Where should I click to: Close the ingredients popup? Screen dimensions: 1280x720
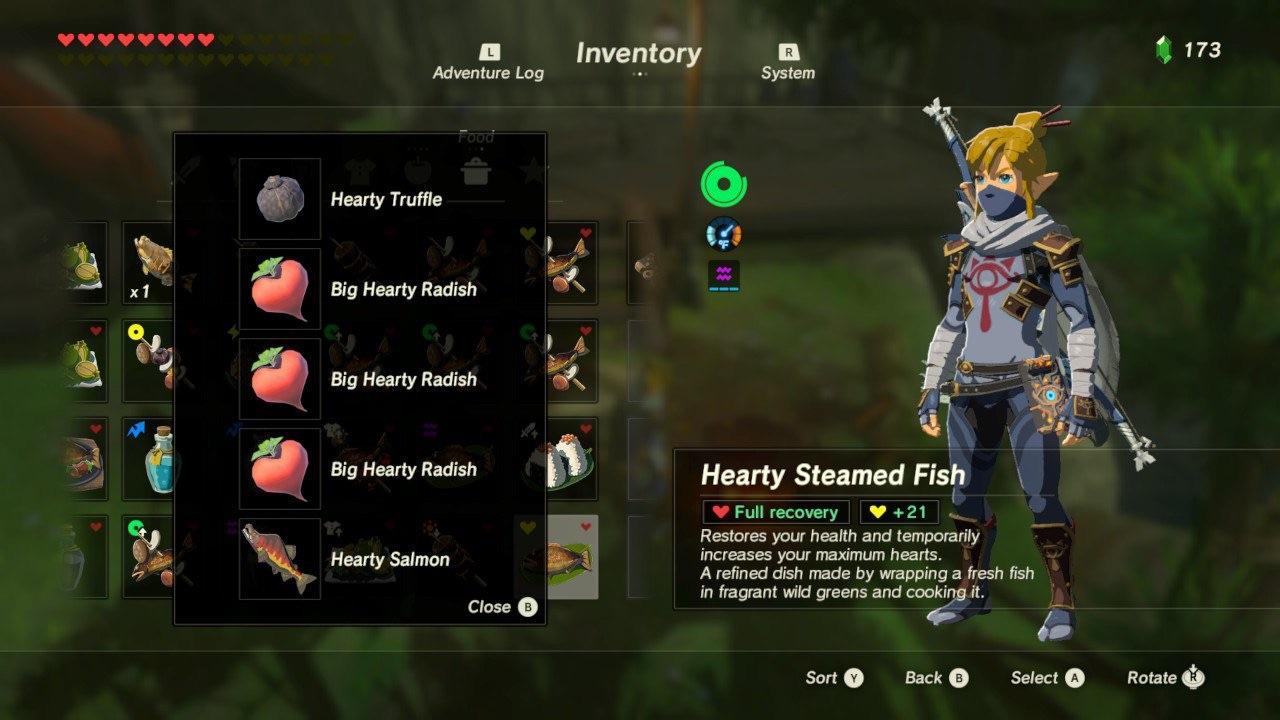(x=502, y=607)
